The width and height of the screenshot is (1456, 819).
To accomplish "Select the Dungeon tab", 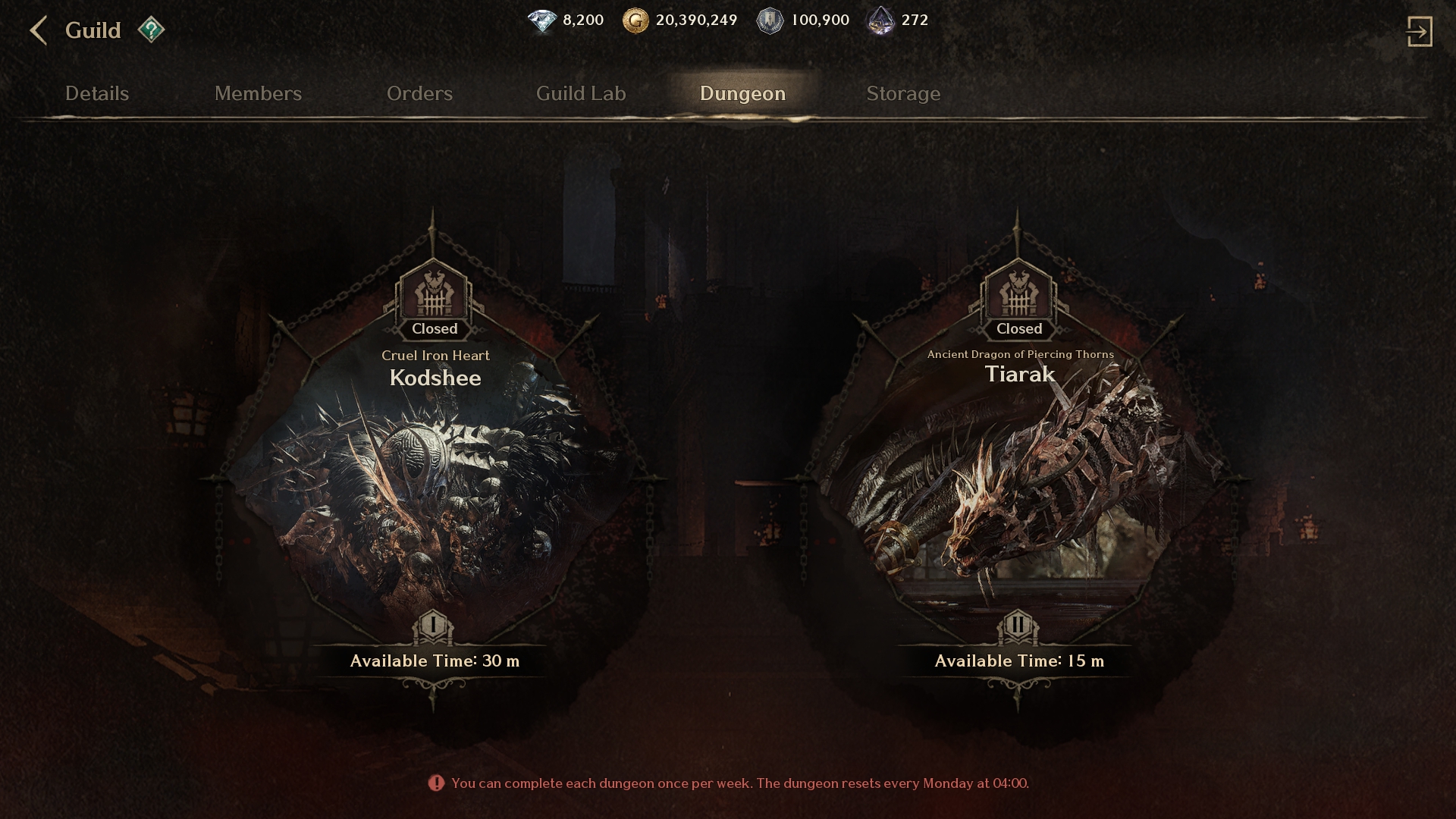I will click(742, 93).
